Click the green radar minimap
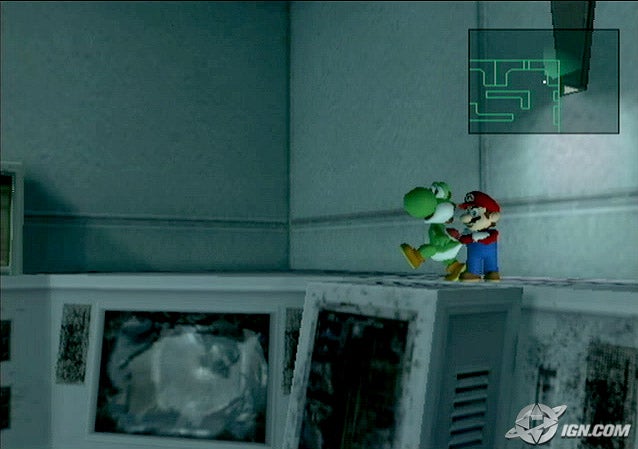638x449 pixels. [x=543, y=81]
